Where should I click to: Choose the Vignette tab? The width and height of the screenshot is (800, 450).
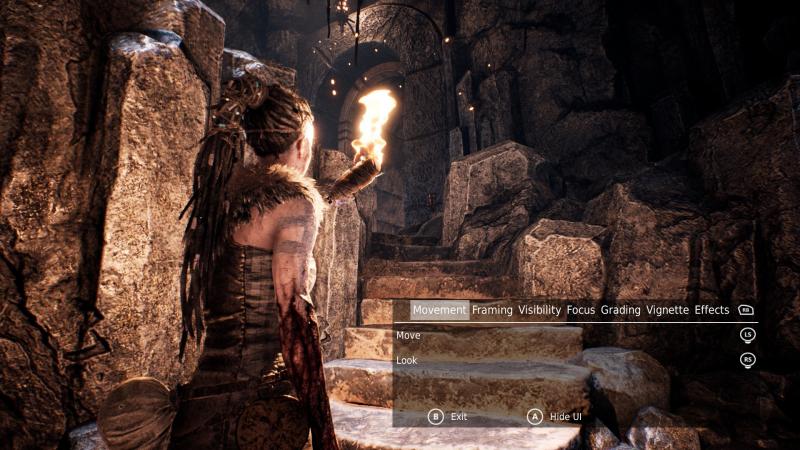click(x=667, y=310)
